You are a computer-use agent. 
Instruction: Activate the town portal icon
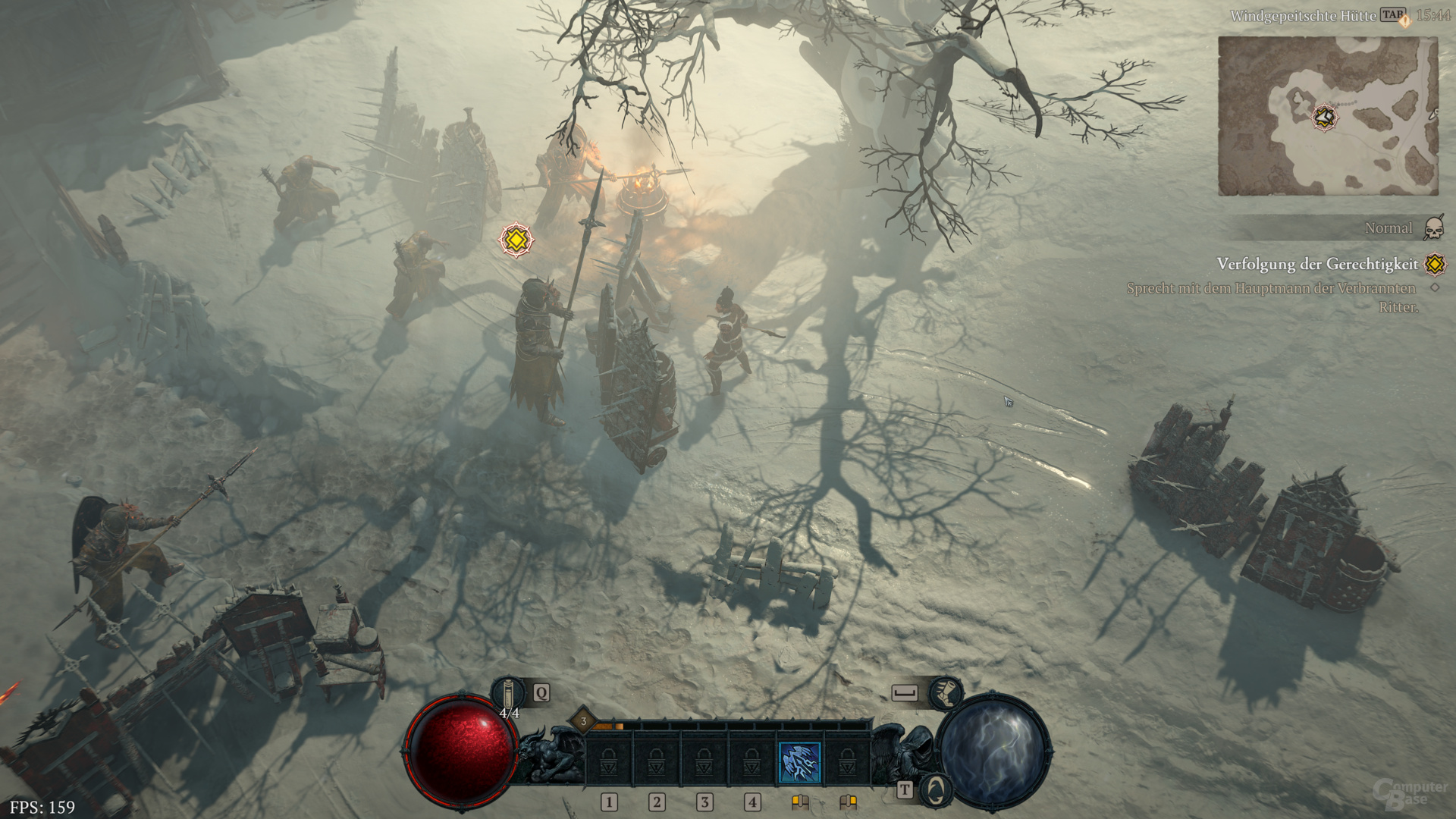[x=937, y=789]
